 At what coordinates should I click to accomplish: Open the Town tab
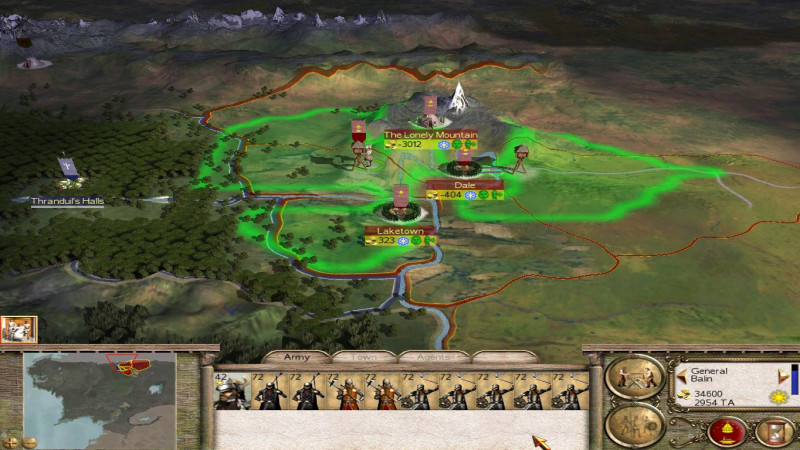[363, 356]
